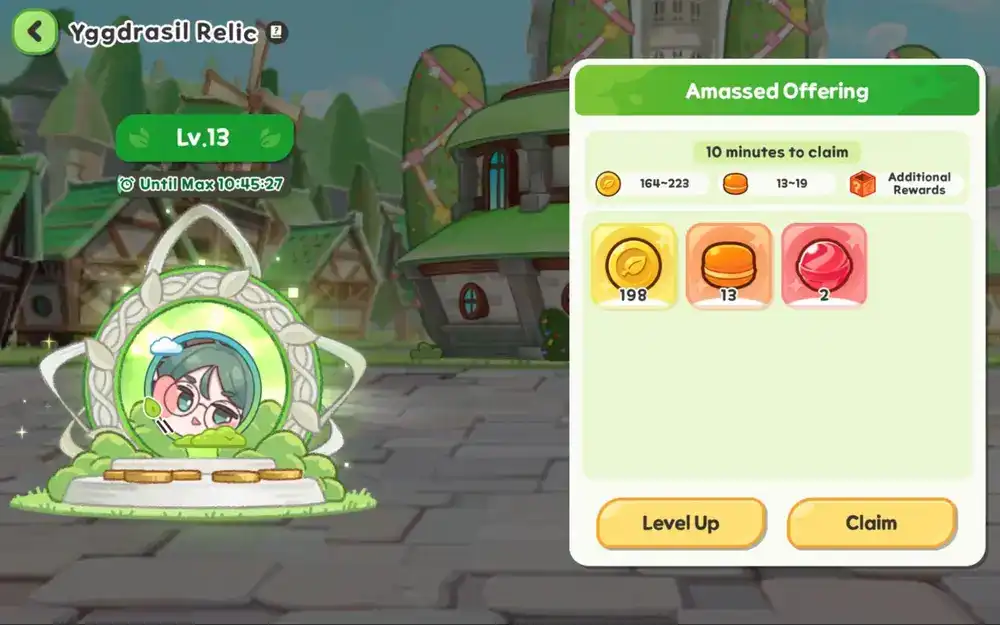Open the Yggdrasil Relic help icon
Viewport: 1000px width, 625px height.
click(x=278, y=33)
